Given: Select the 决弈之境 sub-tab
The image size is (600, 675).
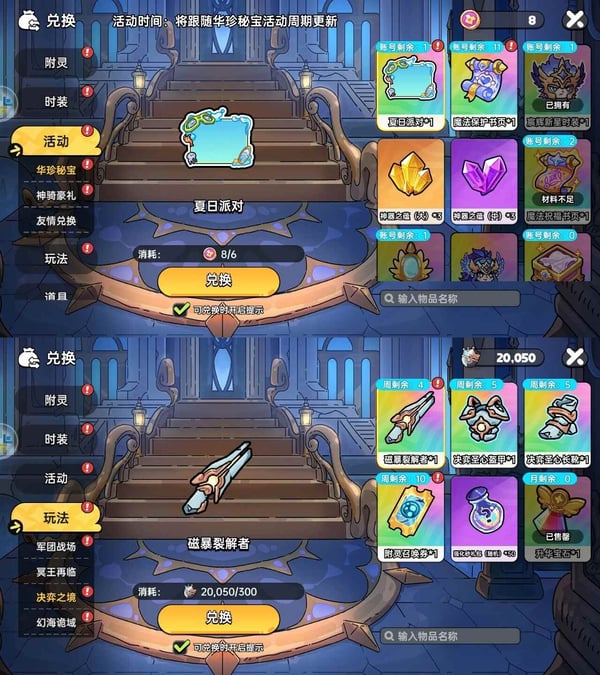Looking at the screenshot, I should 55,598.
